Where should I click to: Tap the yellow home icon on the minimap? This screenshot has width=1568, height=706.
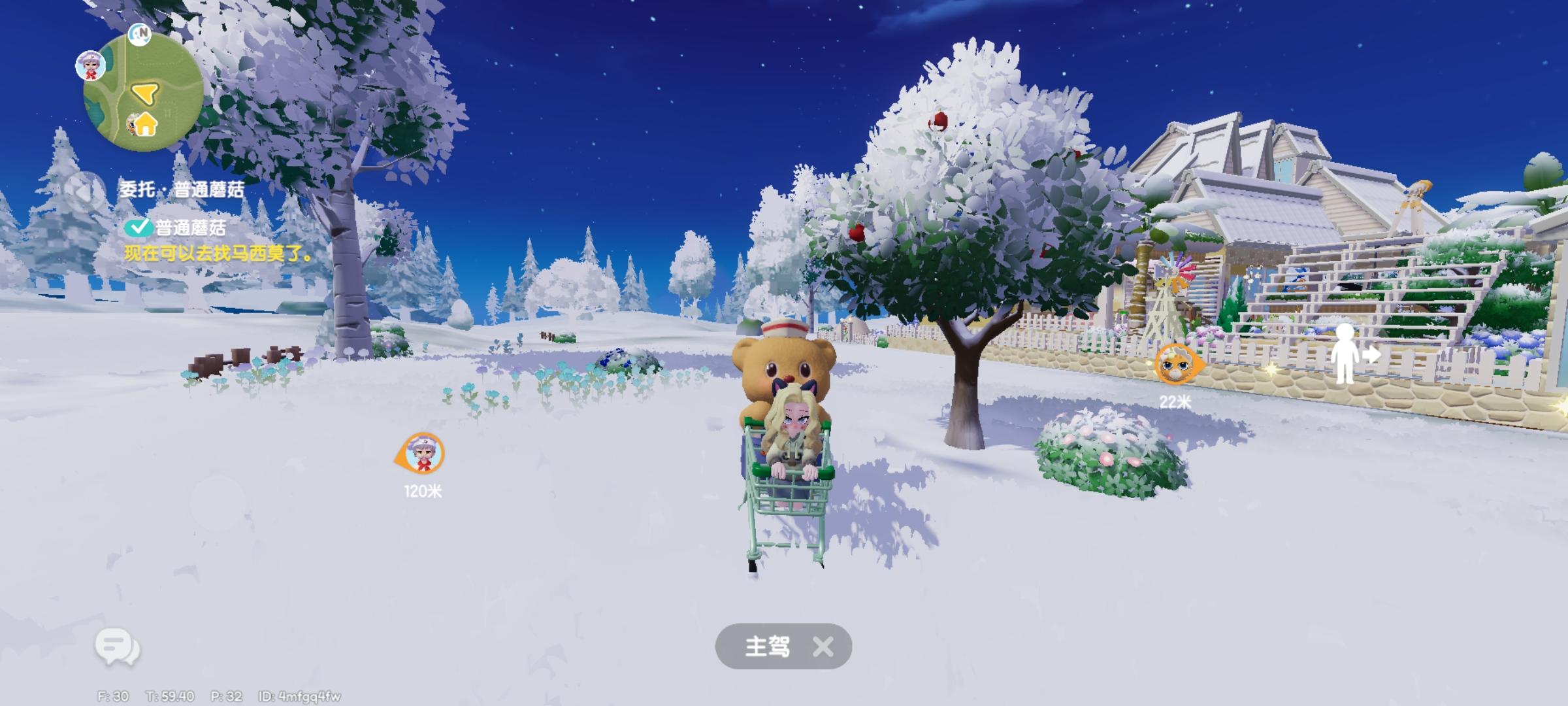point(144,126)
